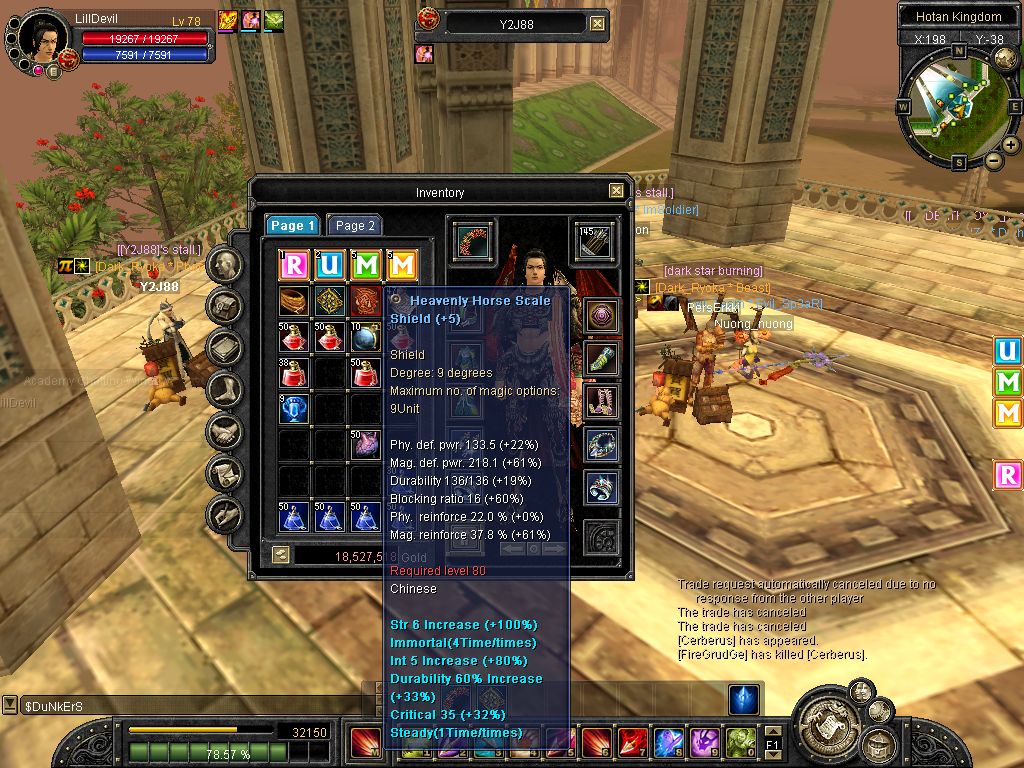Close the Inventory window
This screenshot has width=1024, height=768.
click(x=616, y=190)
